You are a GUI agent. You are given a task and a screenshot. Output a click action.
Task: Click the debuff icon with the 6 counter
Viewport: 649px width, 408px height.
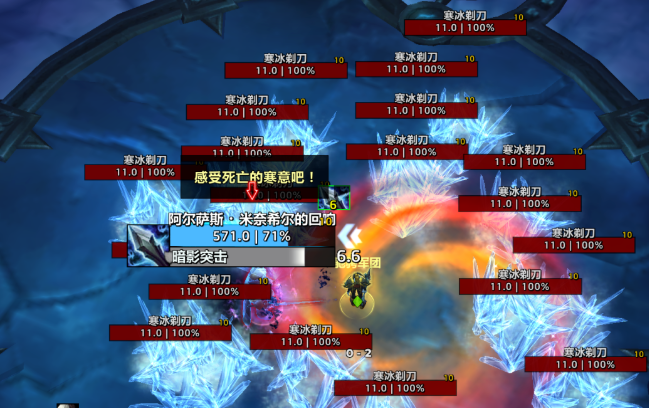point(340,197)
